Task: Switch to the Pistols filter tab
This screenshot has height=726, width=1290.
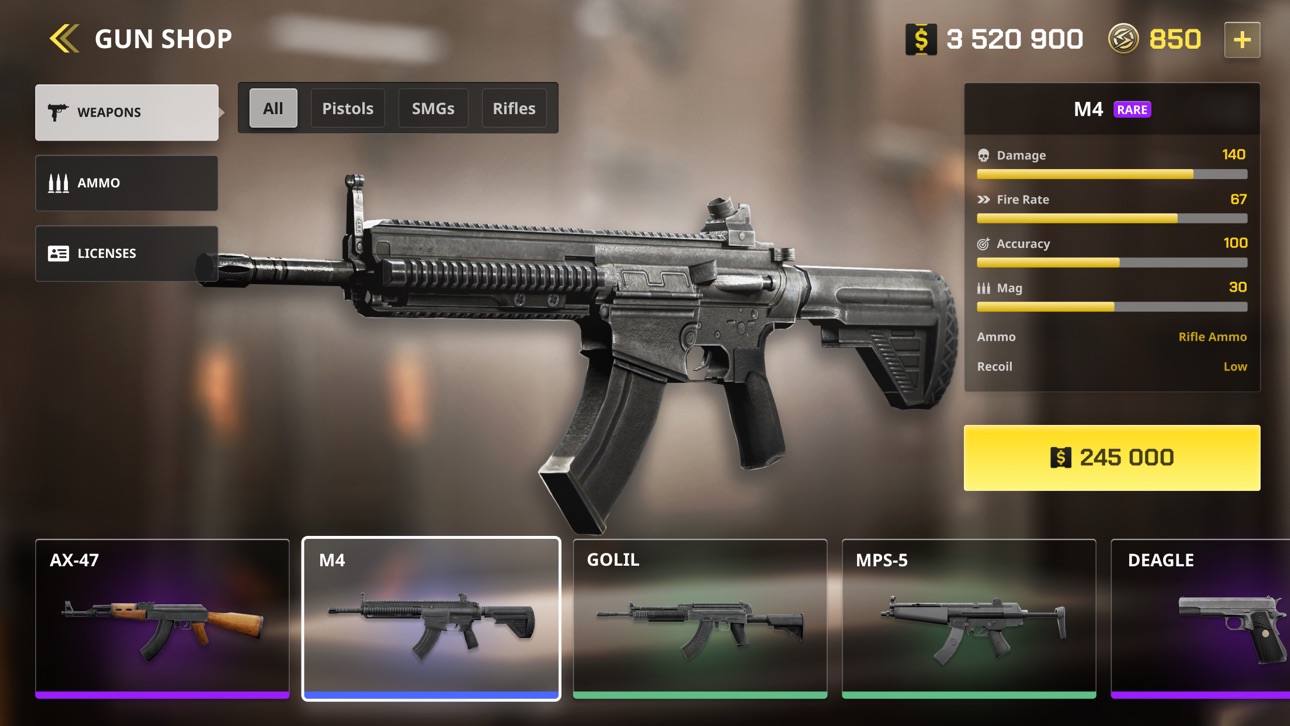Action: (348, 108)
